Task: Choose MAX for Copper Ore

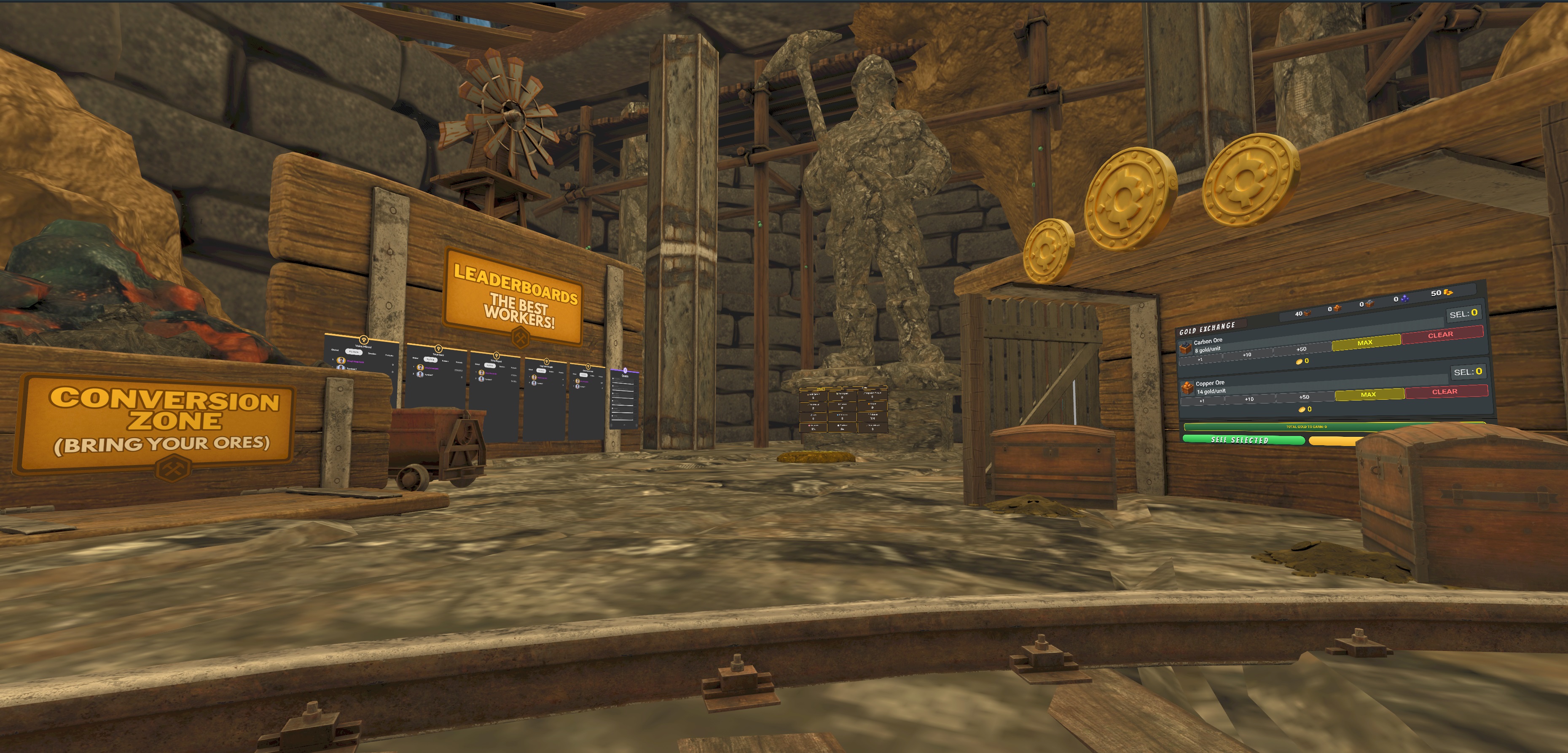Action: click(x=1368, y=395)
